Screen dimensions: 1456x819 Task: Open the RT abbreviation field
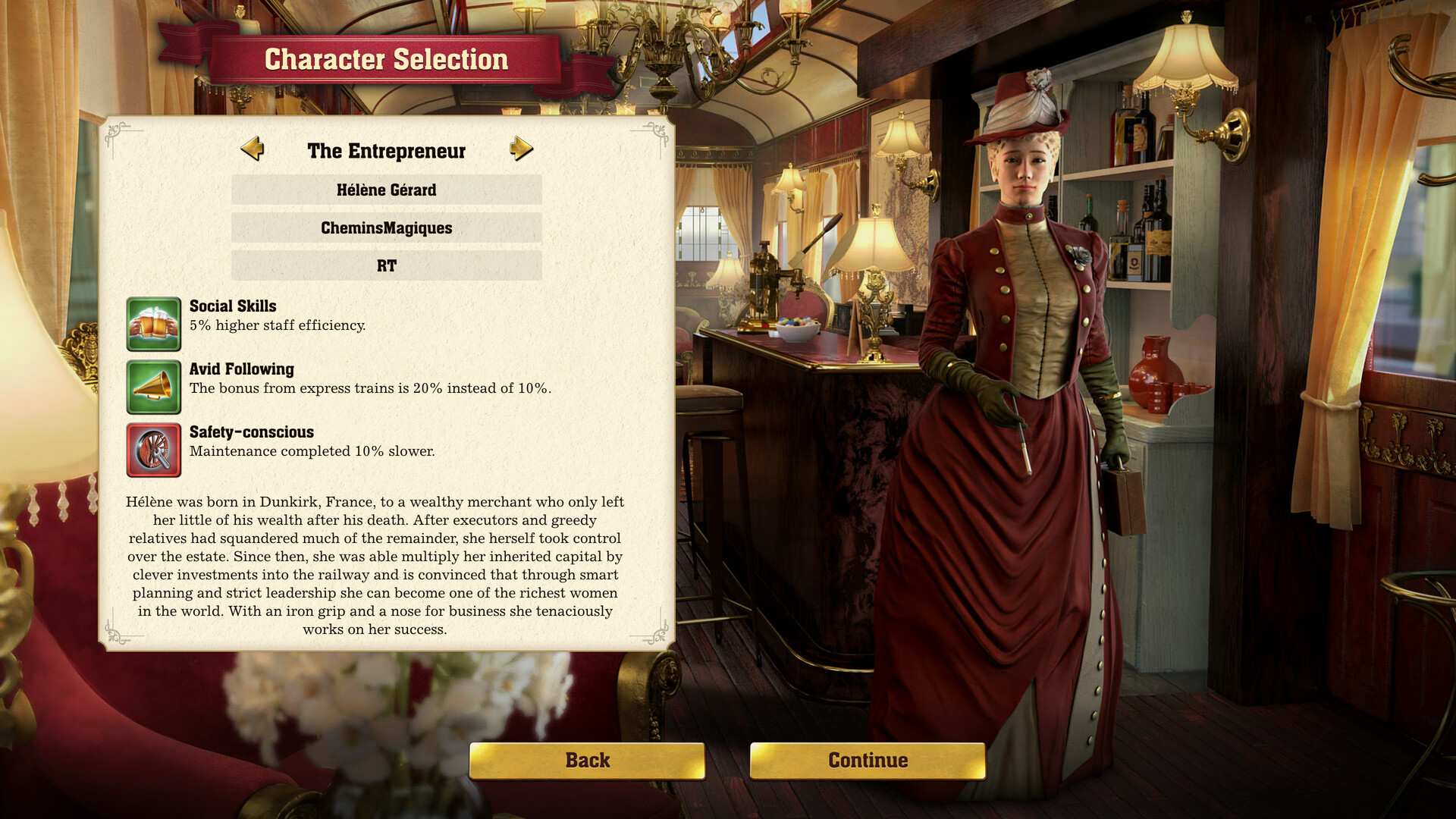[386, 265]
